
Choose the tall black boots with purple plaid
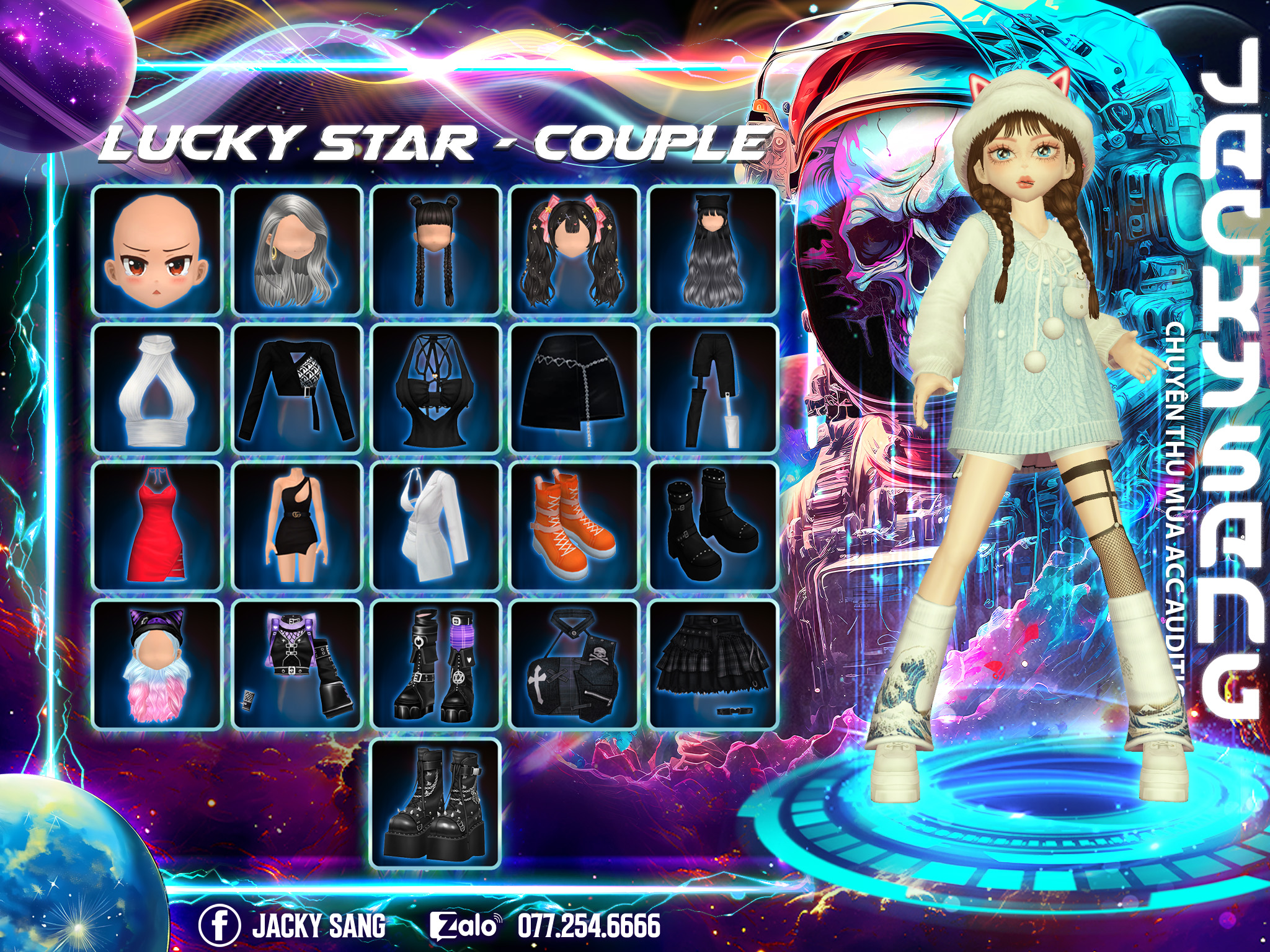click(x=435, y=665)
